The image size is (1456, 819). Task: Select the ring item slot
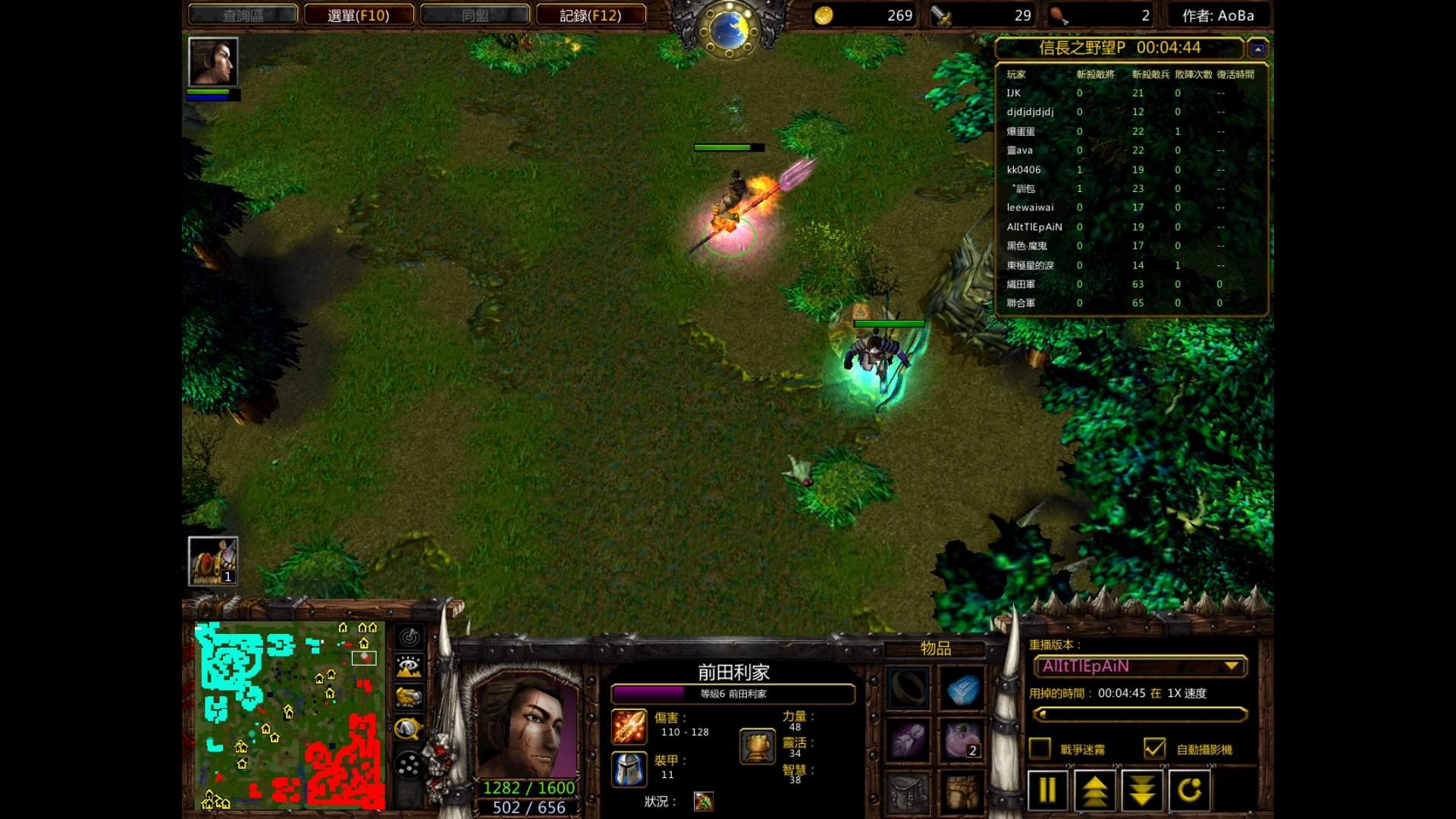[908, 689]
